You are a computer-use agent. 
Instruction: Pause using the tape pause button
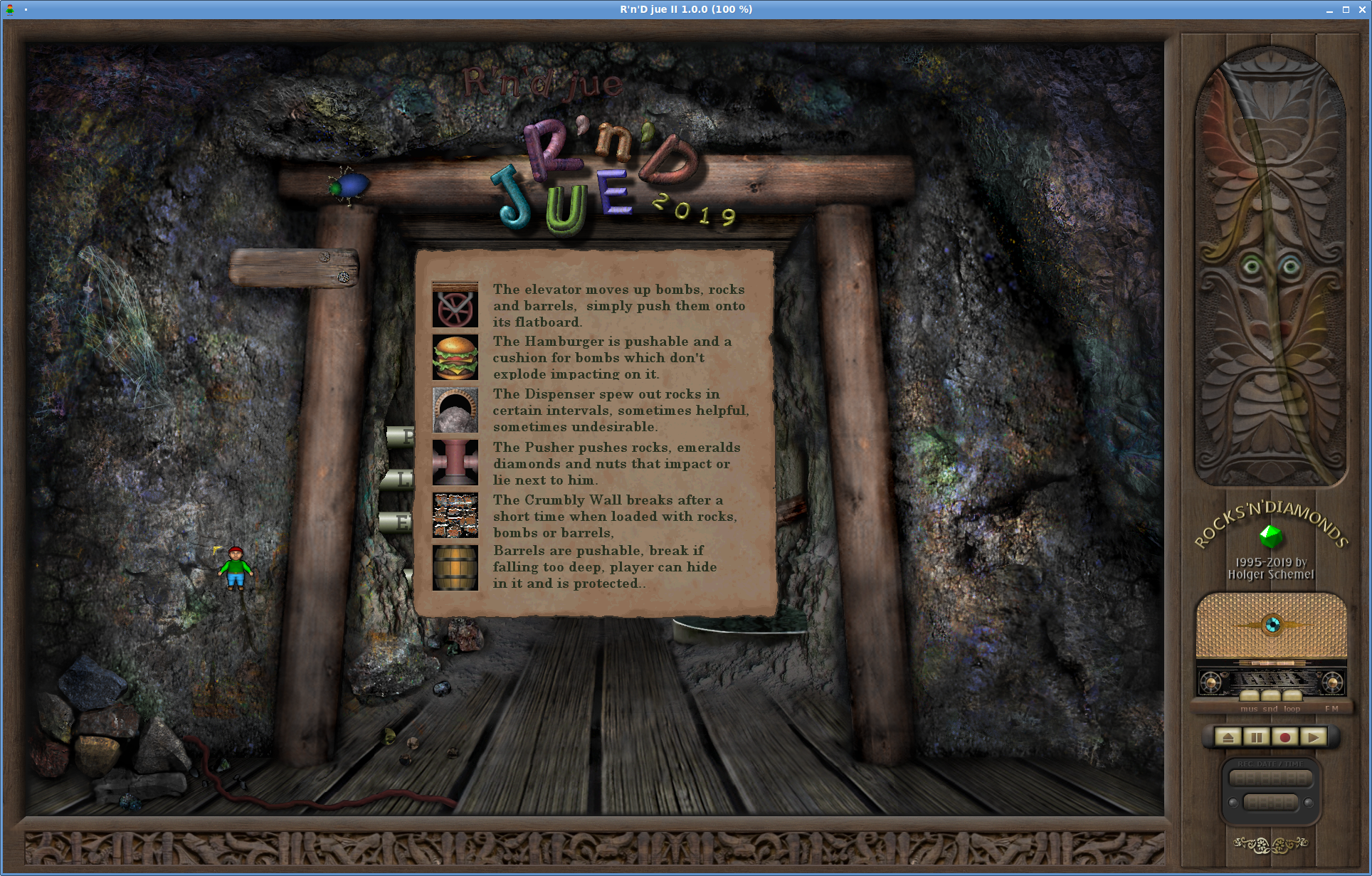coord(1257,737)
